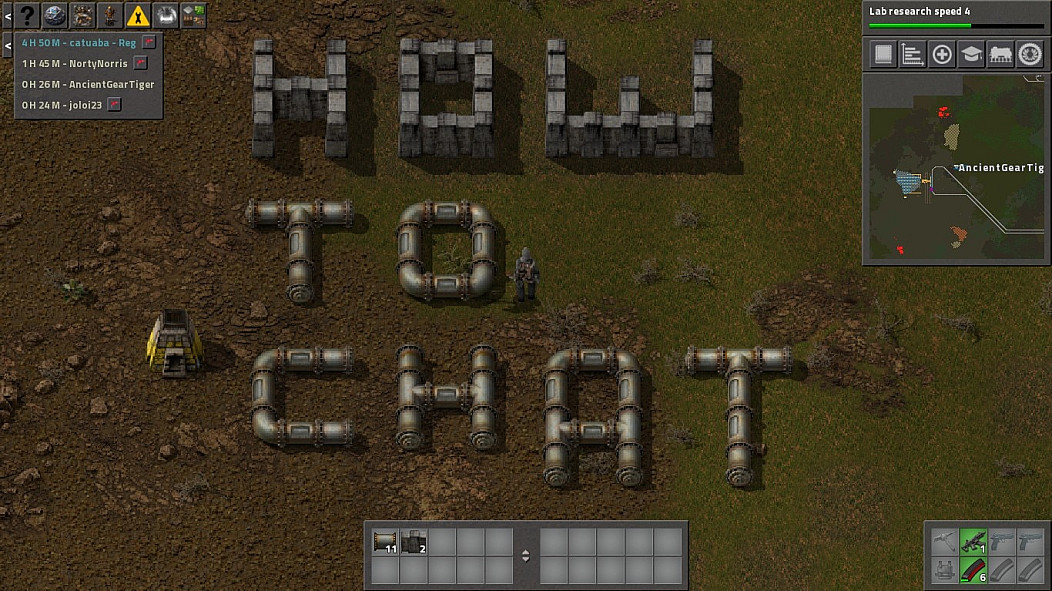
Task: Select the transport belt slot with 11
Action: click(x=385, y=542)
